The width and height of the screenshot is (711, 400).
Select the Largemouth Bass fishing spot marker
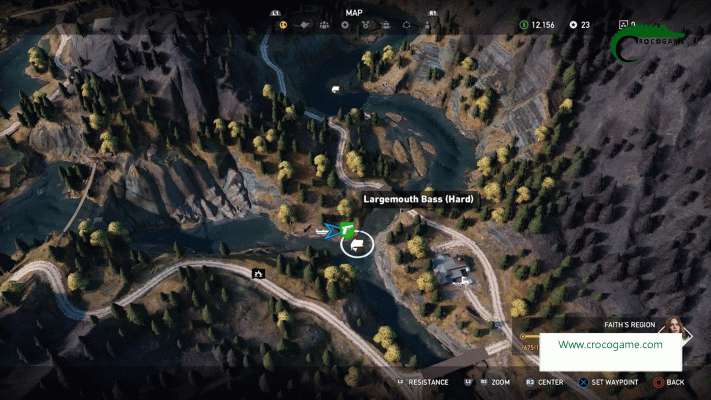tap(358, 243)
